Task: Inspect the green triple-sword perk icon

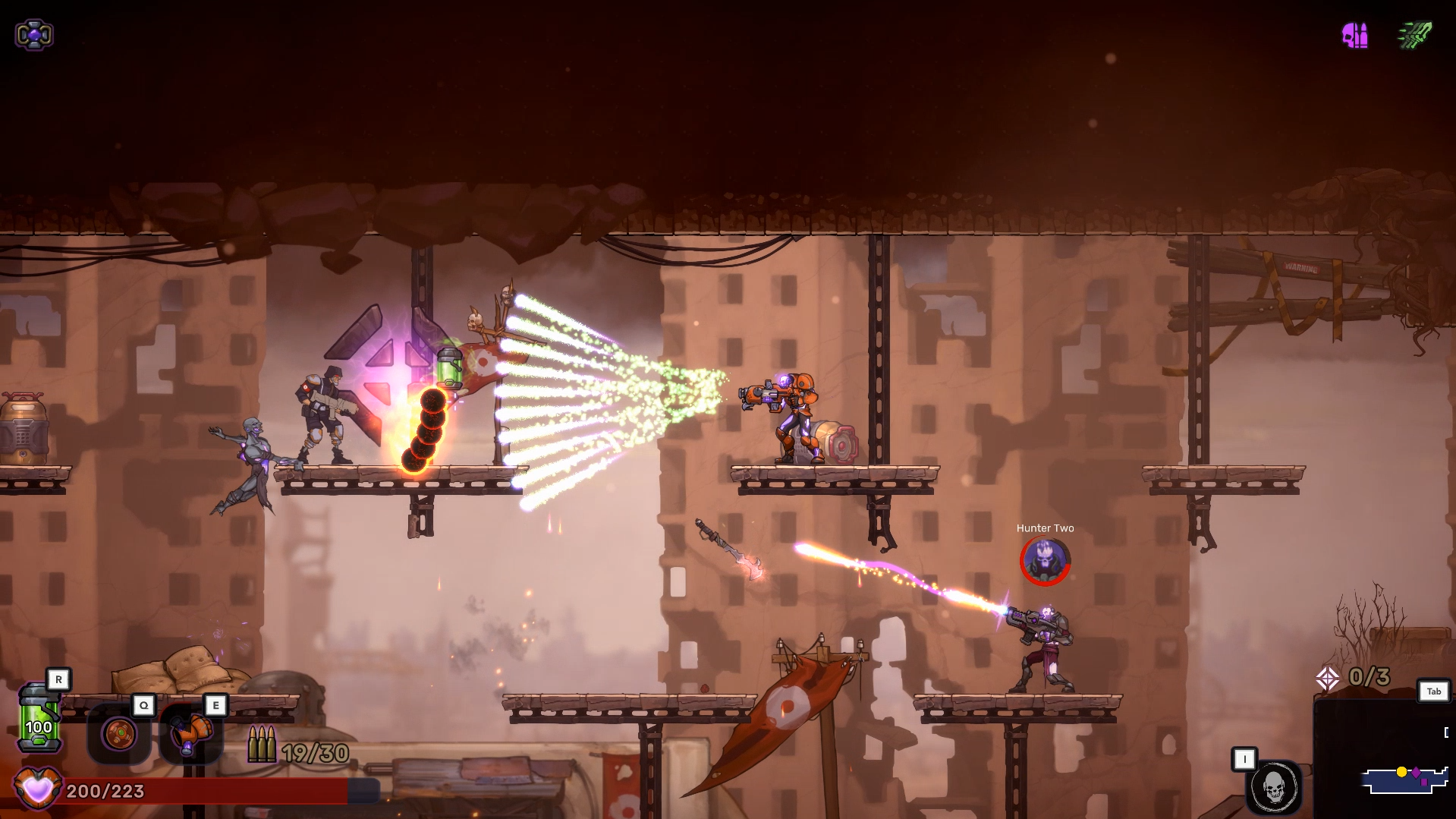Action: pos(1414,35)
